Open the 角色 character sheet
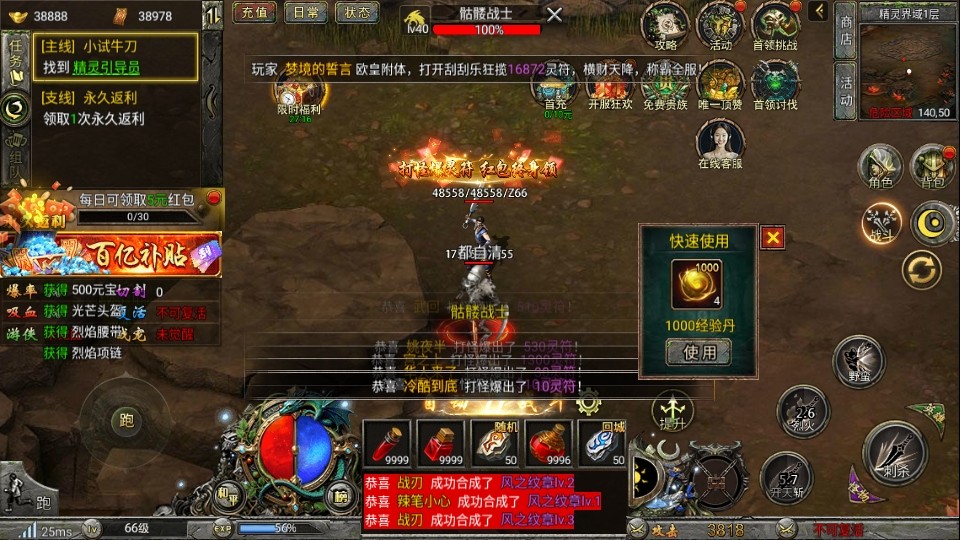 tap(880, 165)
